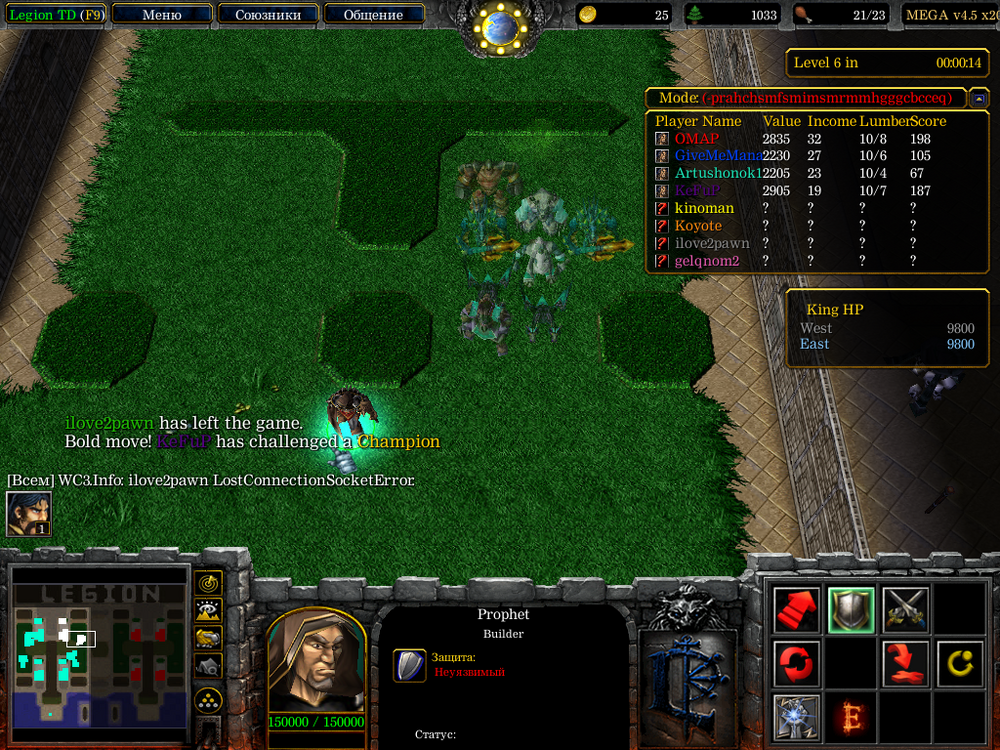Image resolution: width=1000 pixels, height=750 pixels.
Task: Collapse the scoreboard with the arrow button
Action: [x=980, y=98]
